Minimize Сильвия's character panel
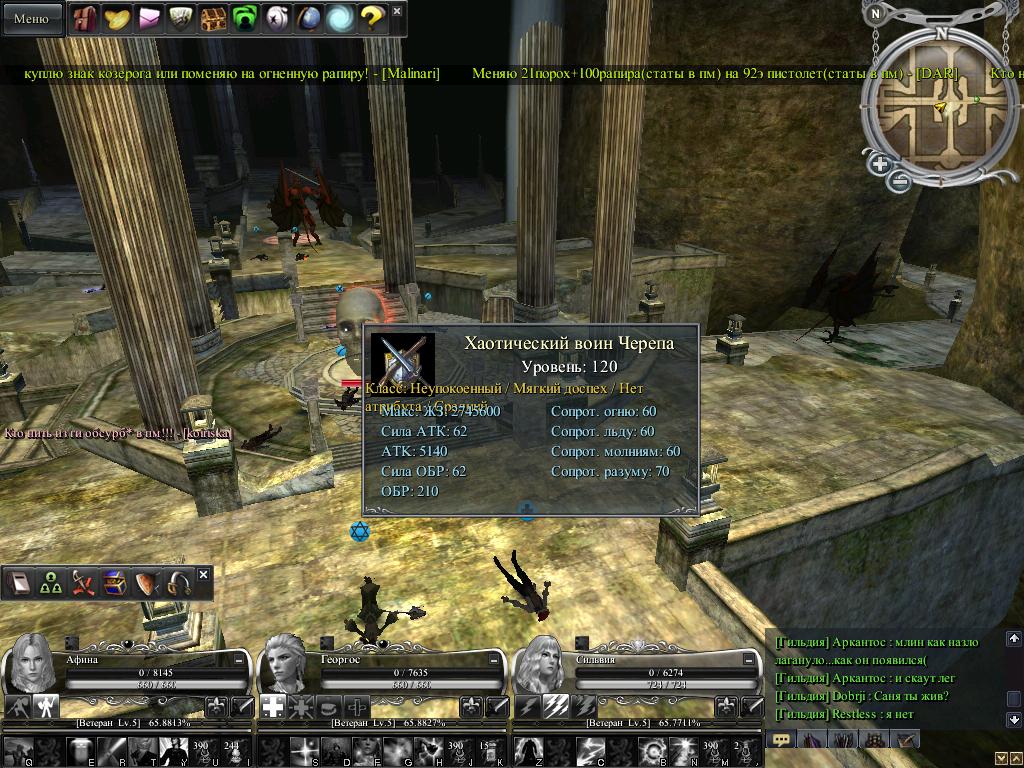The width and height of the screenshot is (1024, 768). 750,661
